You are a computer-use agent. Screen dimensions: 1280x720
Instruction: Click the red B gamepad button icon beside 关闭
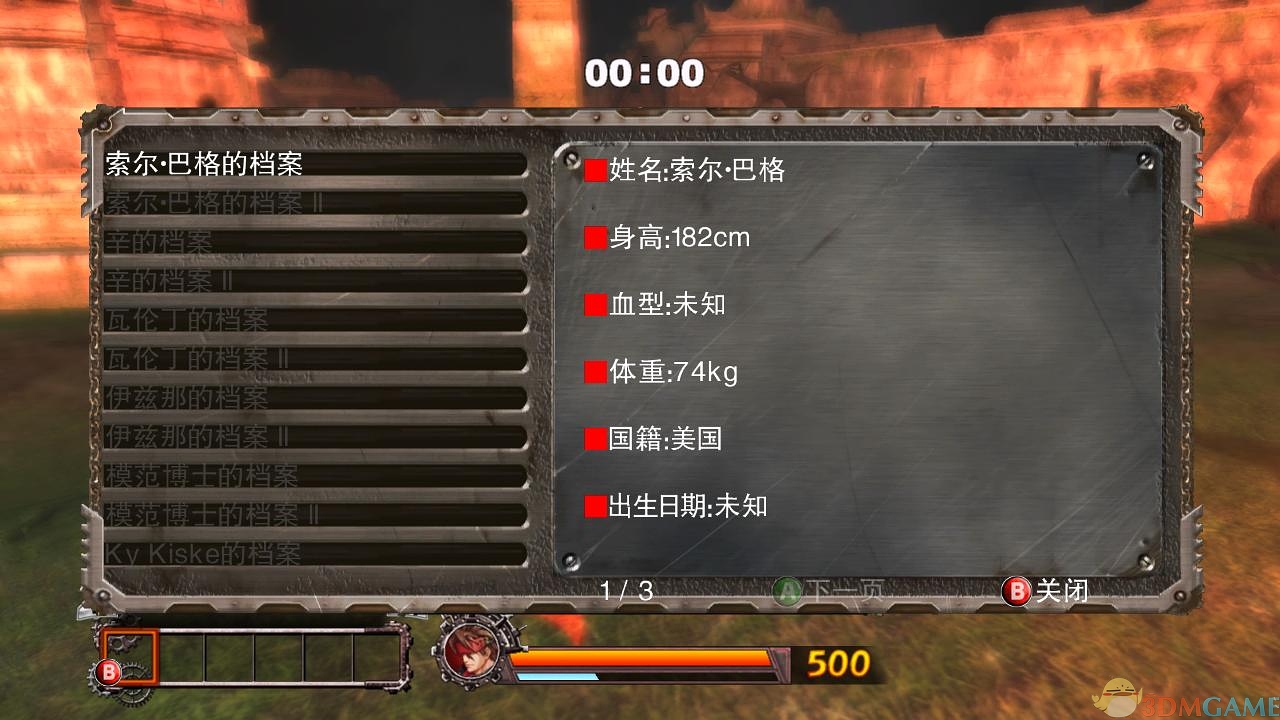(1017, 591)
